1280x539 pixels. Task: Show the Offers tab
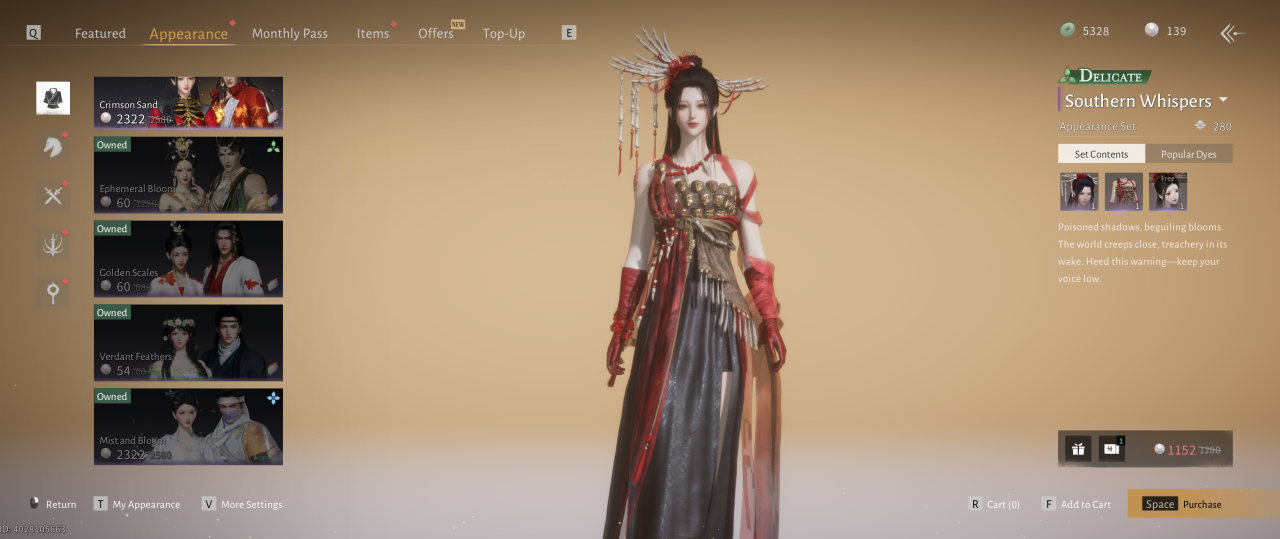(x=436, y=33)
